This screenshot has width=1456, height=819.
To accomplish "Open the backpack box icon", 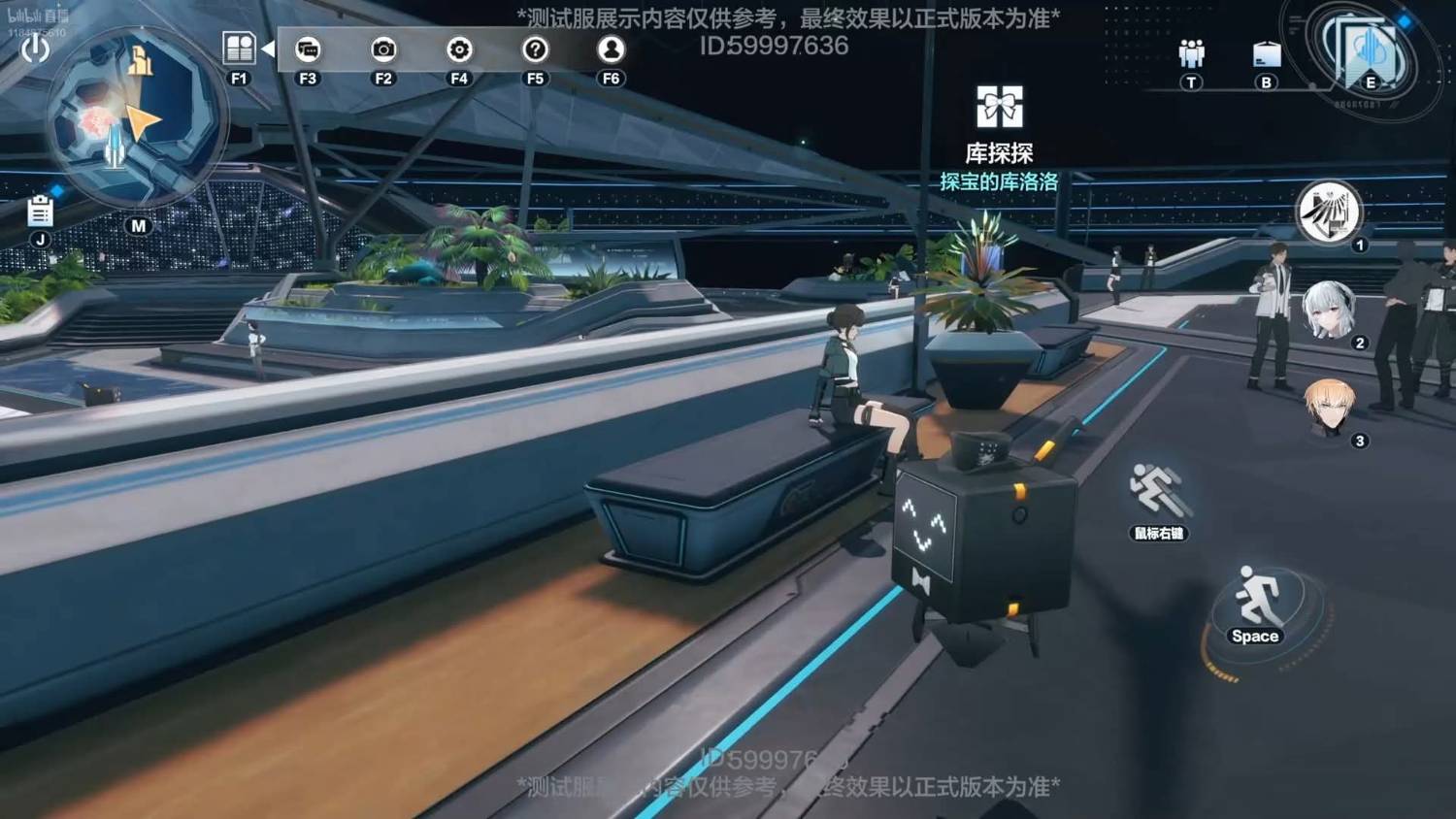I will click(x=1267, y=54).
